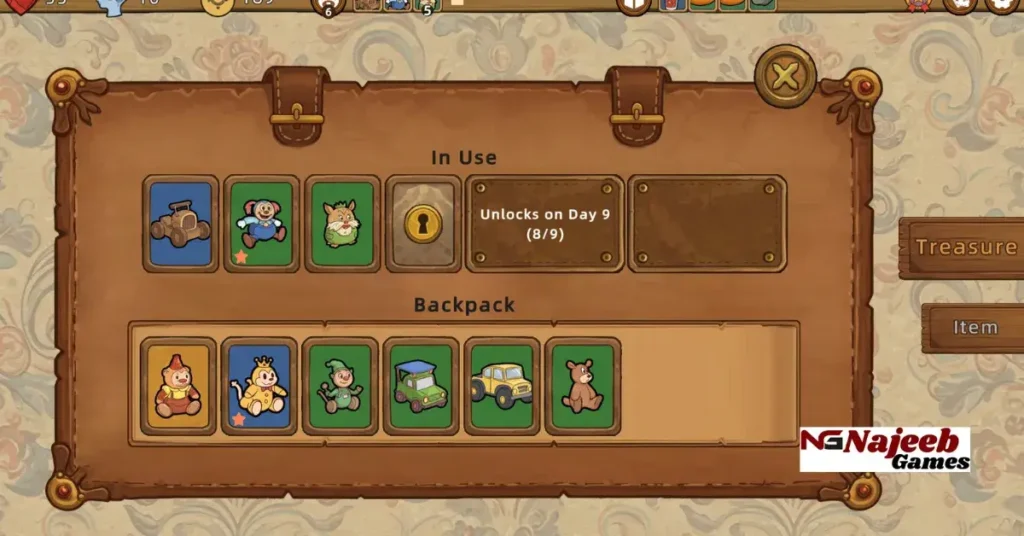Select the cat doll in use

click(343, 223)
